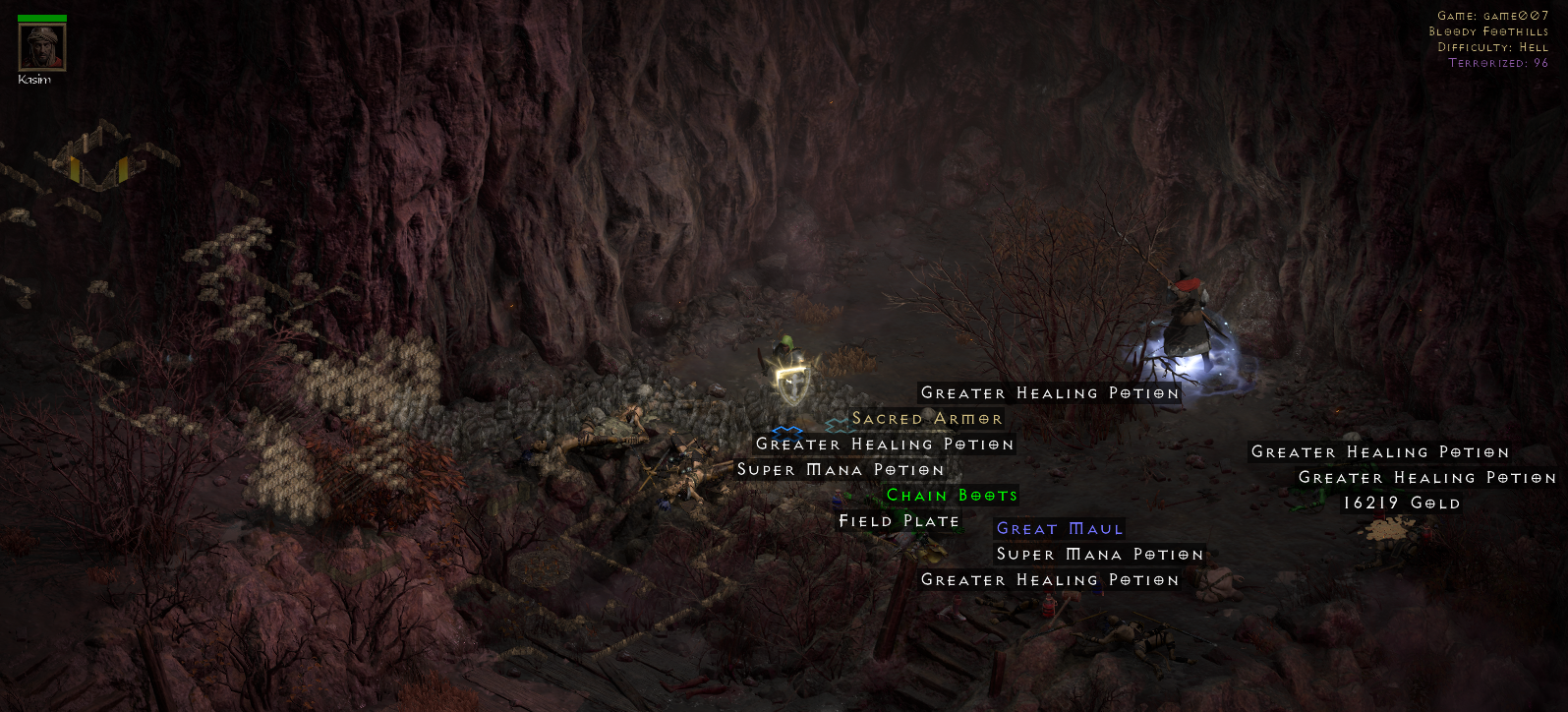
Task: Collect the Field Plate armor
Action: (898, 520)
